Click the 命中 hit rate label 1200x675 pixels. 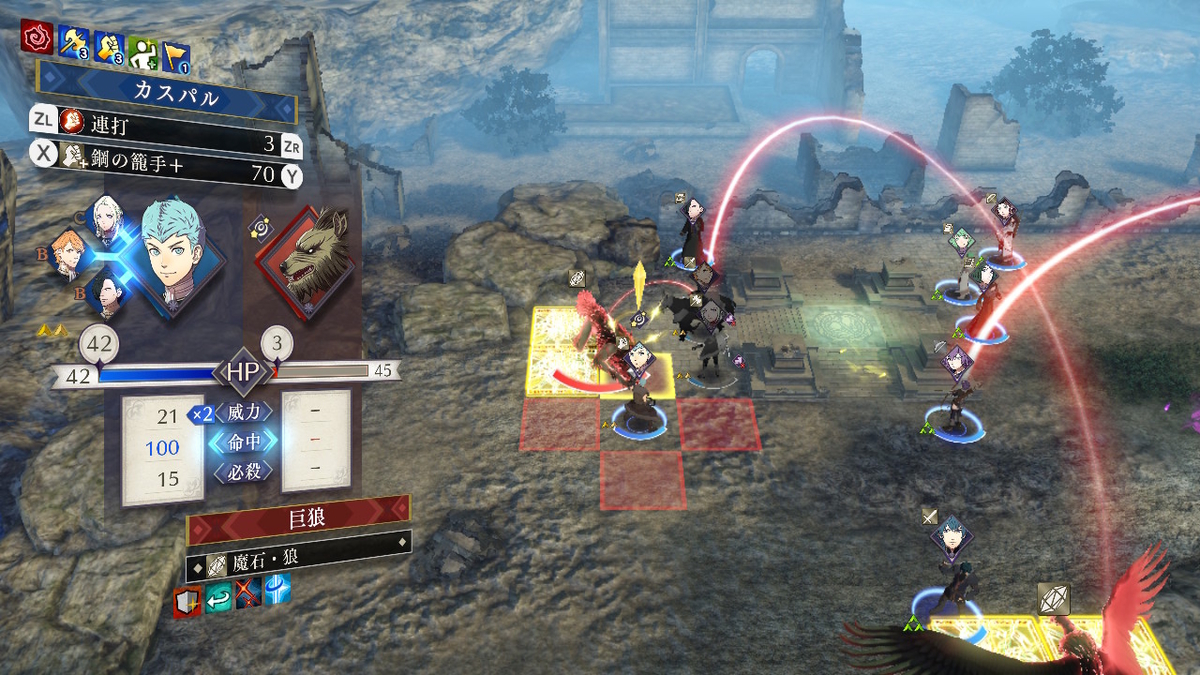click(241, 442)
